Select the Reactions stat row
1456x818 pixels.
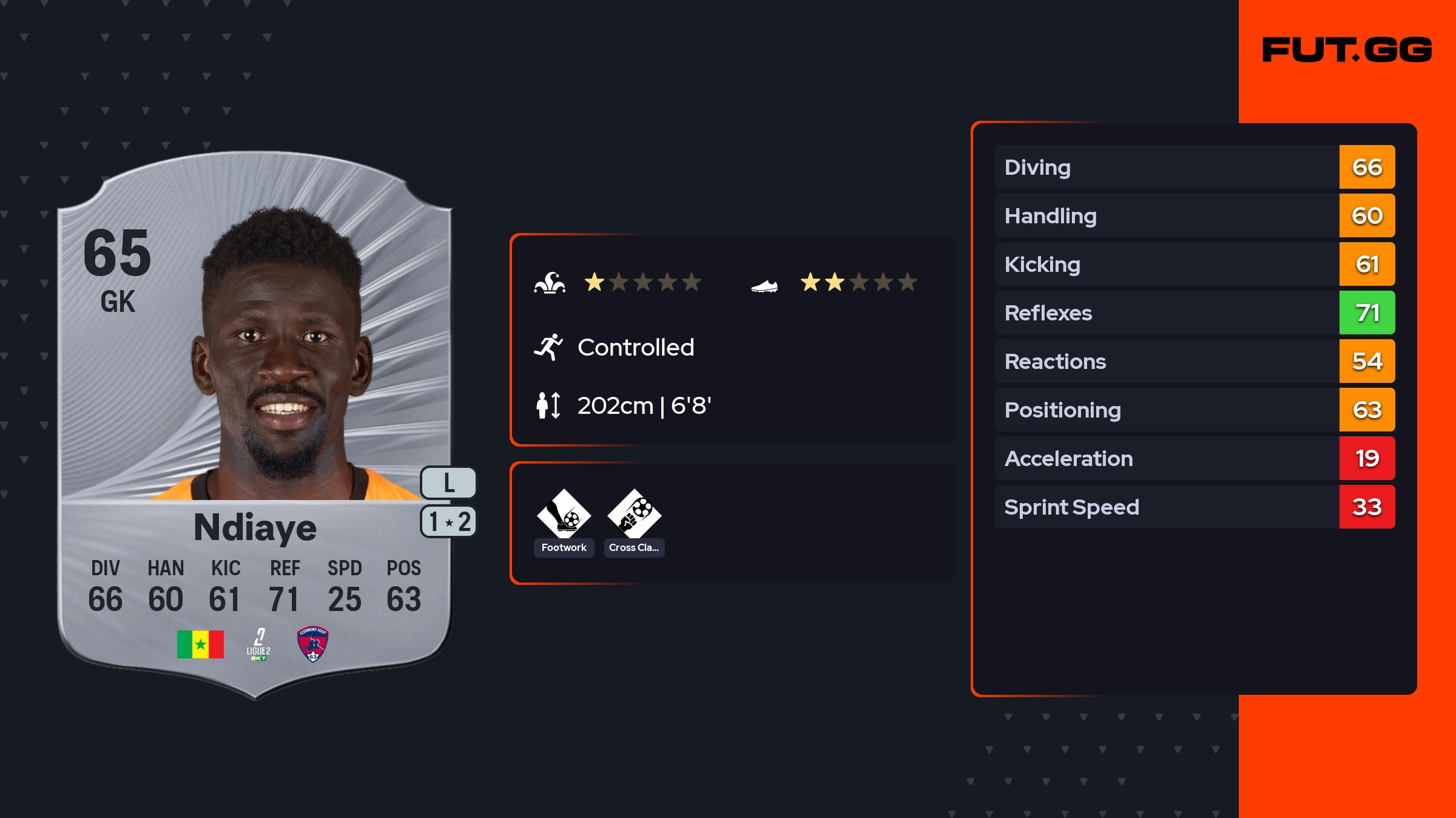(1194, 361)
